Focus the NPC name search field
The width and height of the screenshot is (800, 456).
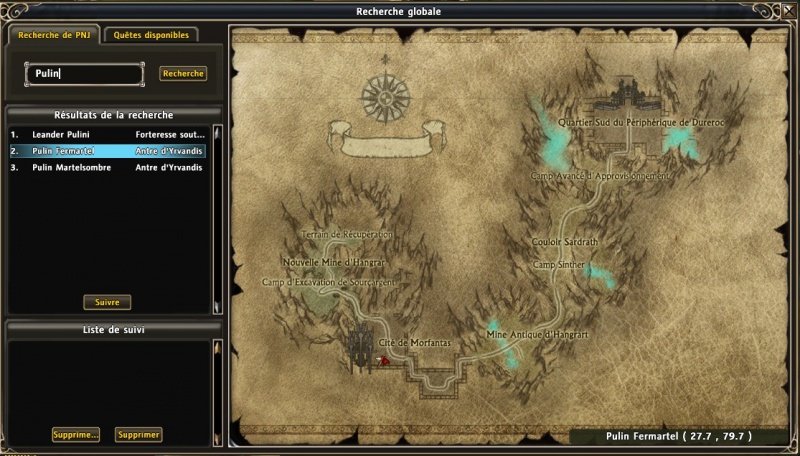click(84, 74)
